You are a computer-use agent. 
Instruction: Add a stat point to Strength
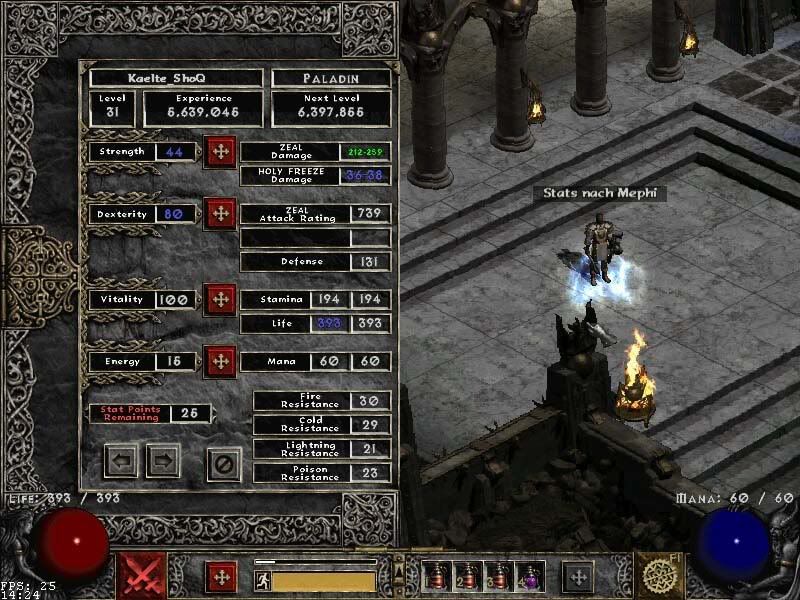tap(219, 153)
